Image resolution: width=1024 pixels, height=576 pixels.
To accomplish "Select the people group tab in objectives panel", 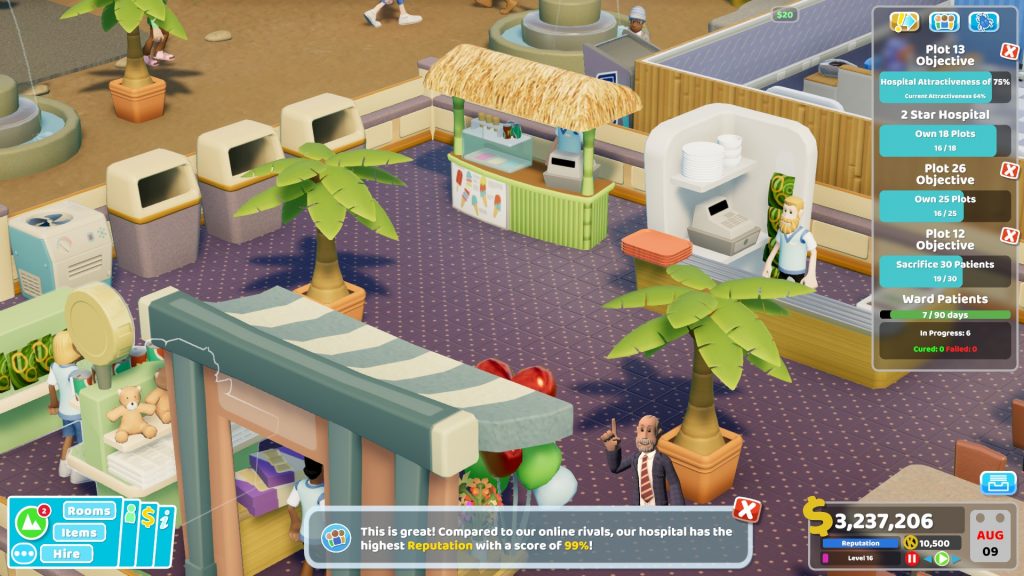I will tap(944, 22).
